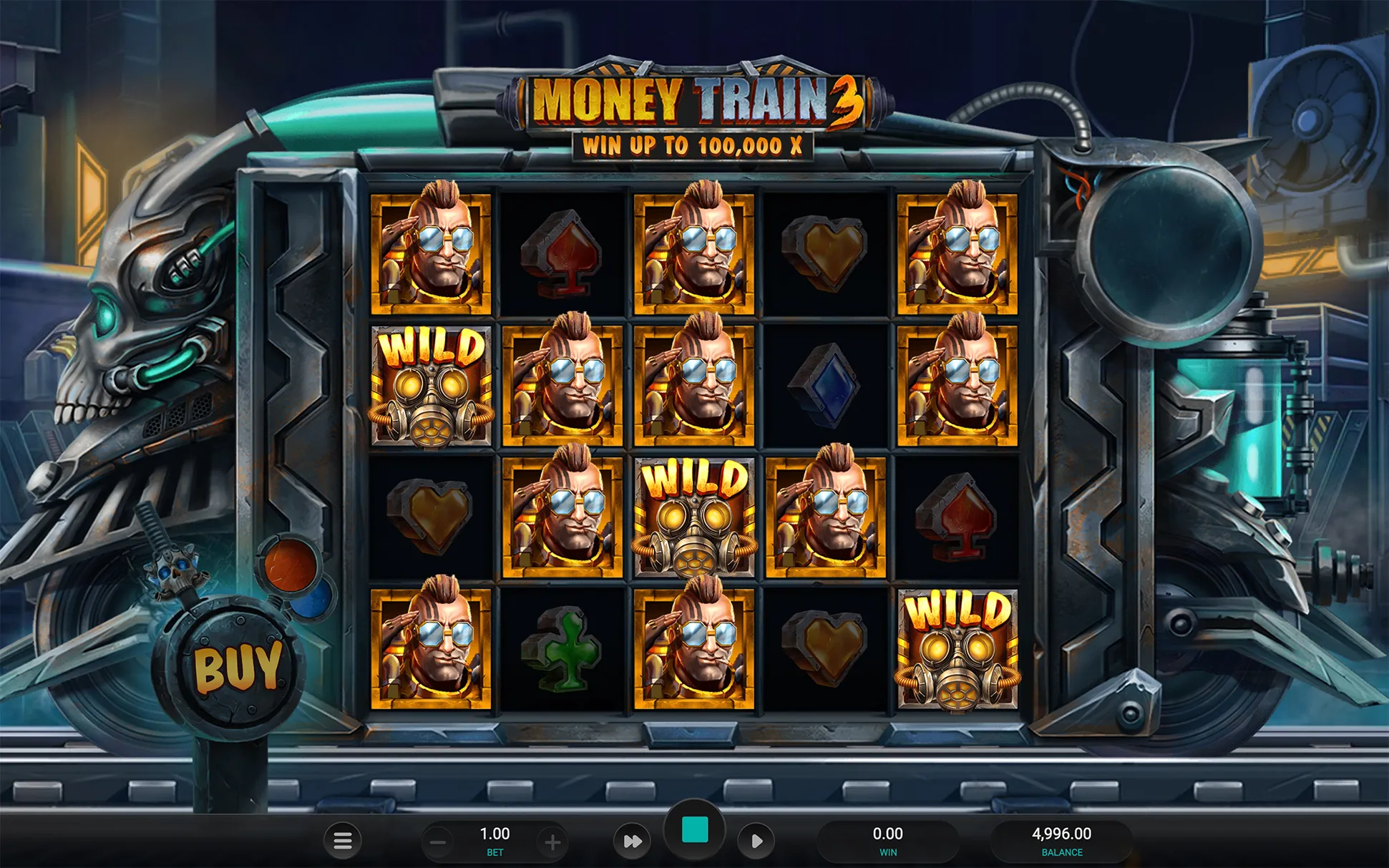Enable turbo mode with fast-forward icon

click(633, 842)
